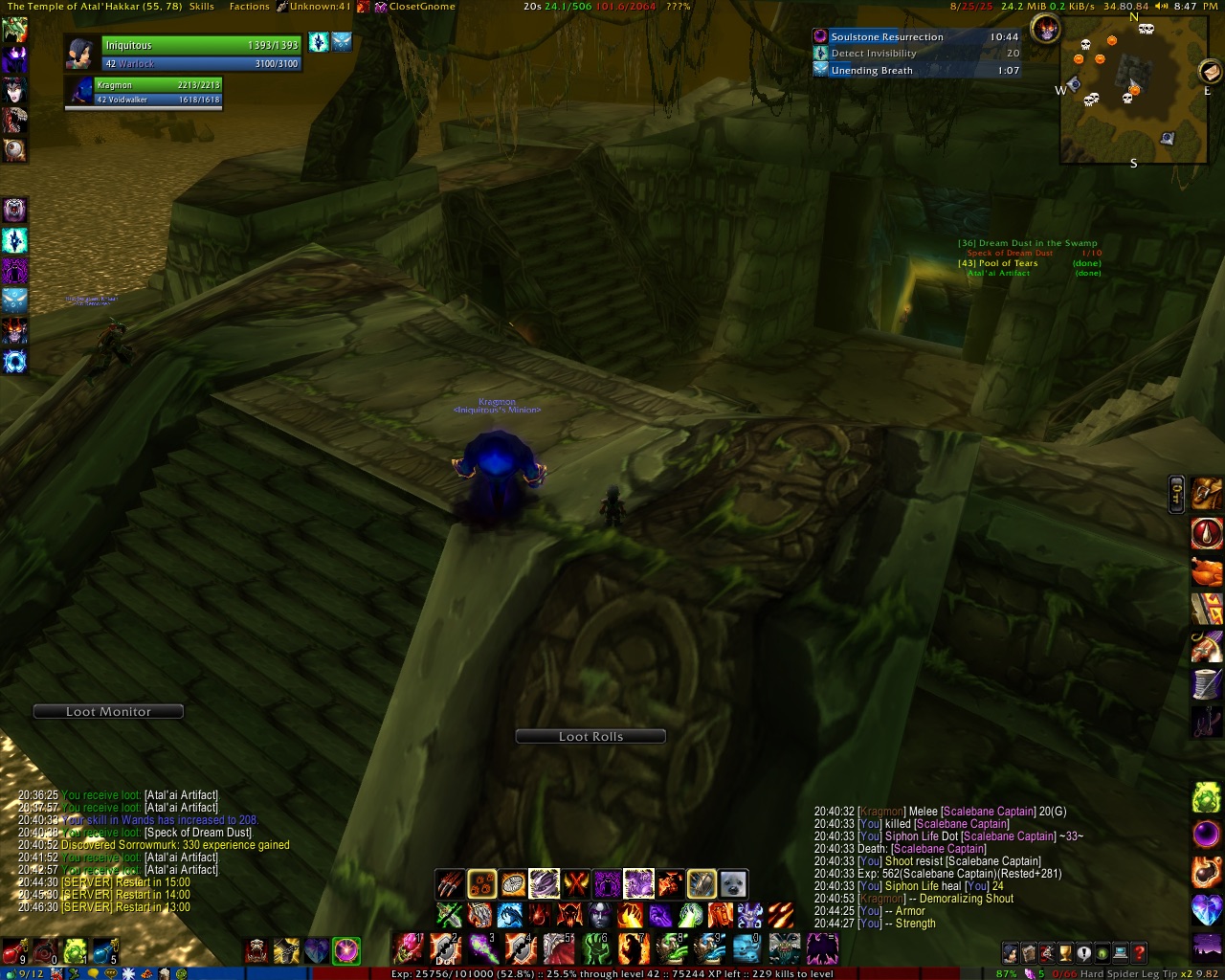Select Kragmon from the party frames
This screenshot has width=1225, height=980.
[x=144, y=91]
